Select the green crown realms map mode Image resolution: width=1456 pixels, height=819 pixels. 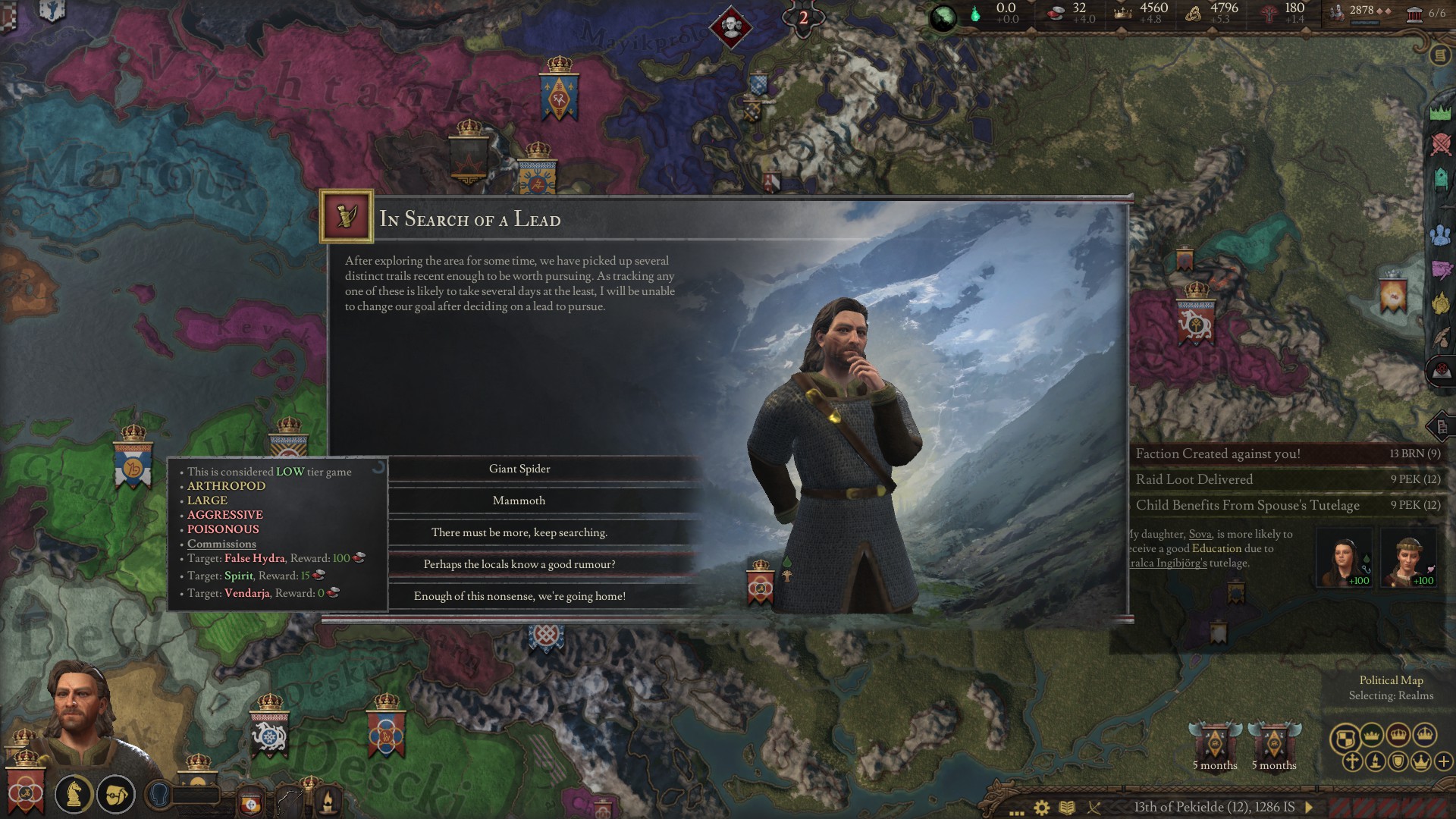[x=1441, y=112]
